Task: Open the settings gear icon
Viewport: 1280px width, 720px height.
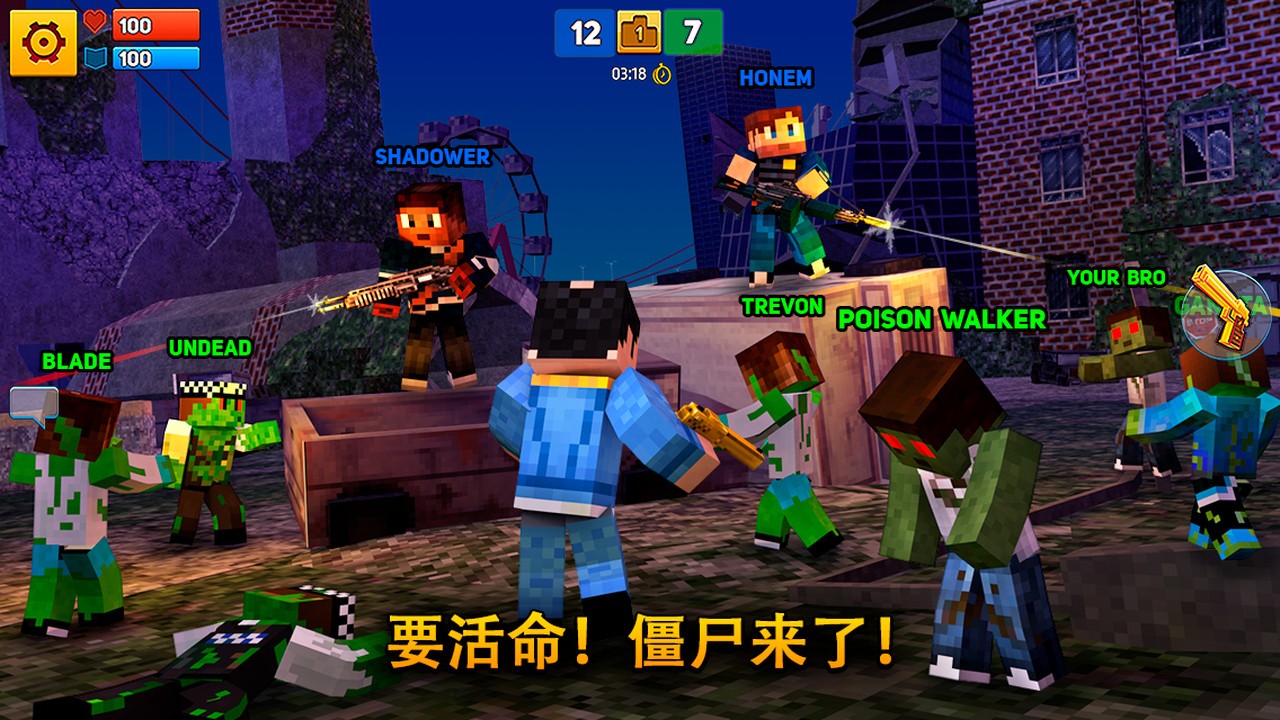Action: click(x=44, y=41)
